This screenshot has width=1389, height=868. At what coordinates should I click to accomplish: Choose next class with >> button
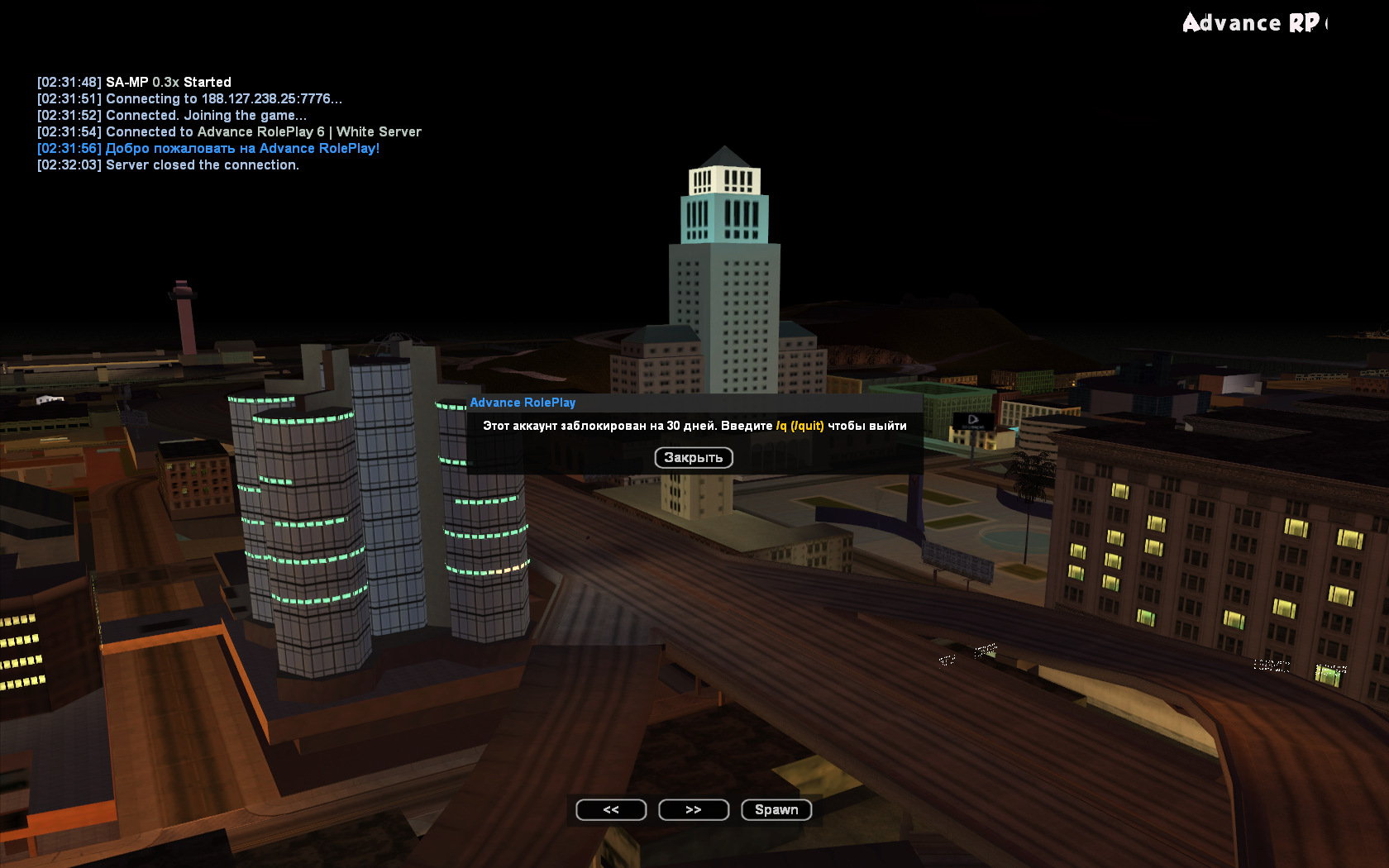(x=693, y=809)
